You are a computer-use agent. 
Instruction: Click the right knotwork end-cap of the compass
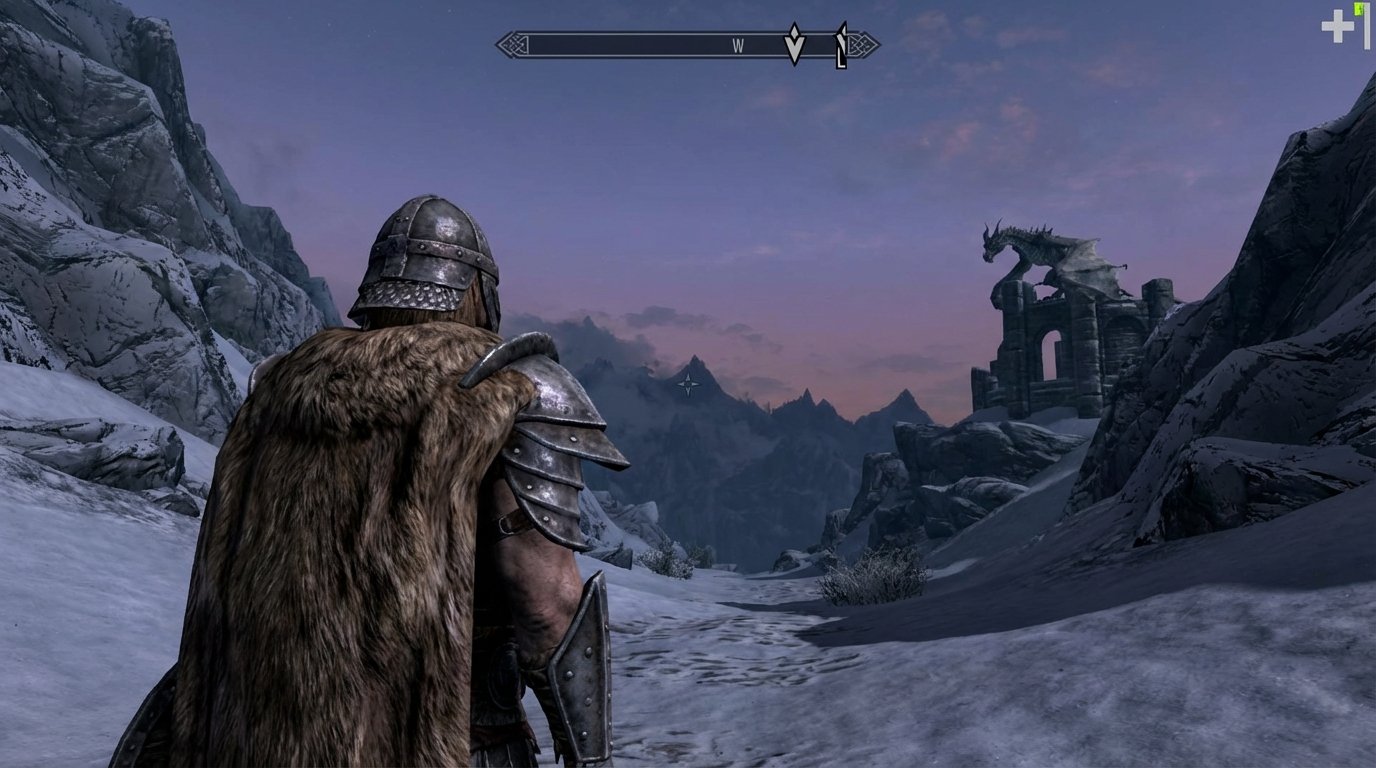coord(862,42)
